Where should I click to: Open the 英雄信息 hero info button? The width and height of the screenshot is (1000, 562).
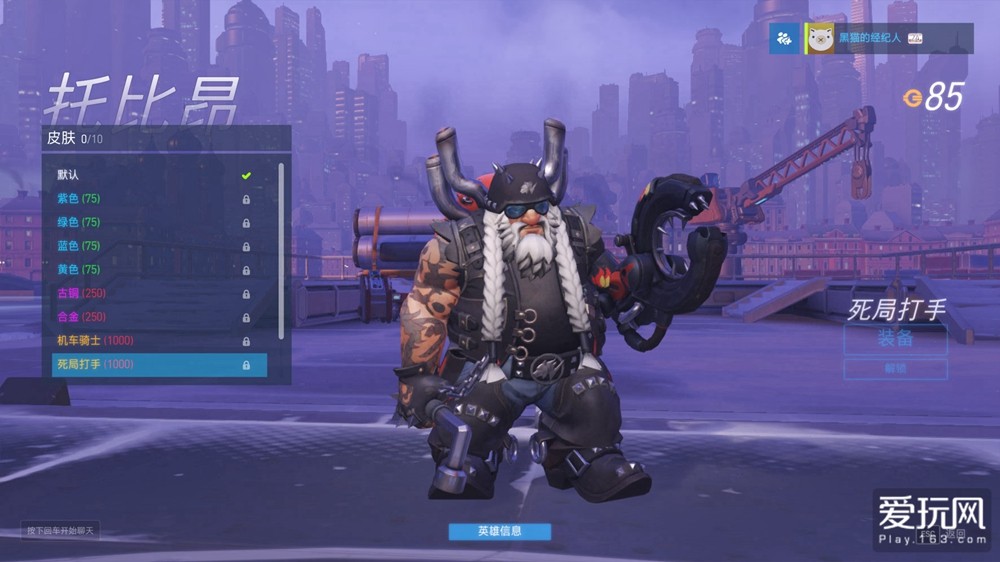(499, 531)
